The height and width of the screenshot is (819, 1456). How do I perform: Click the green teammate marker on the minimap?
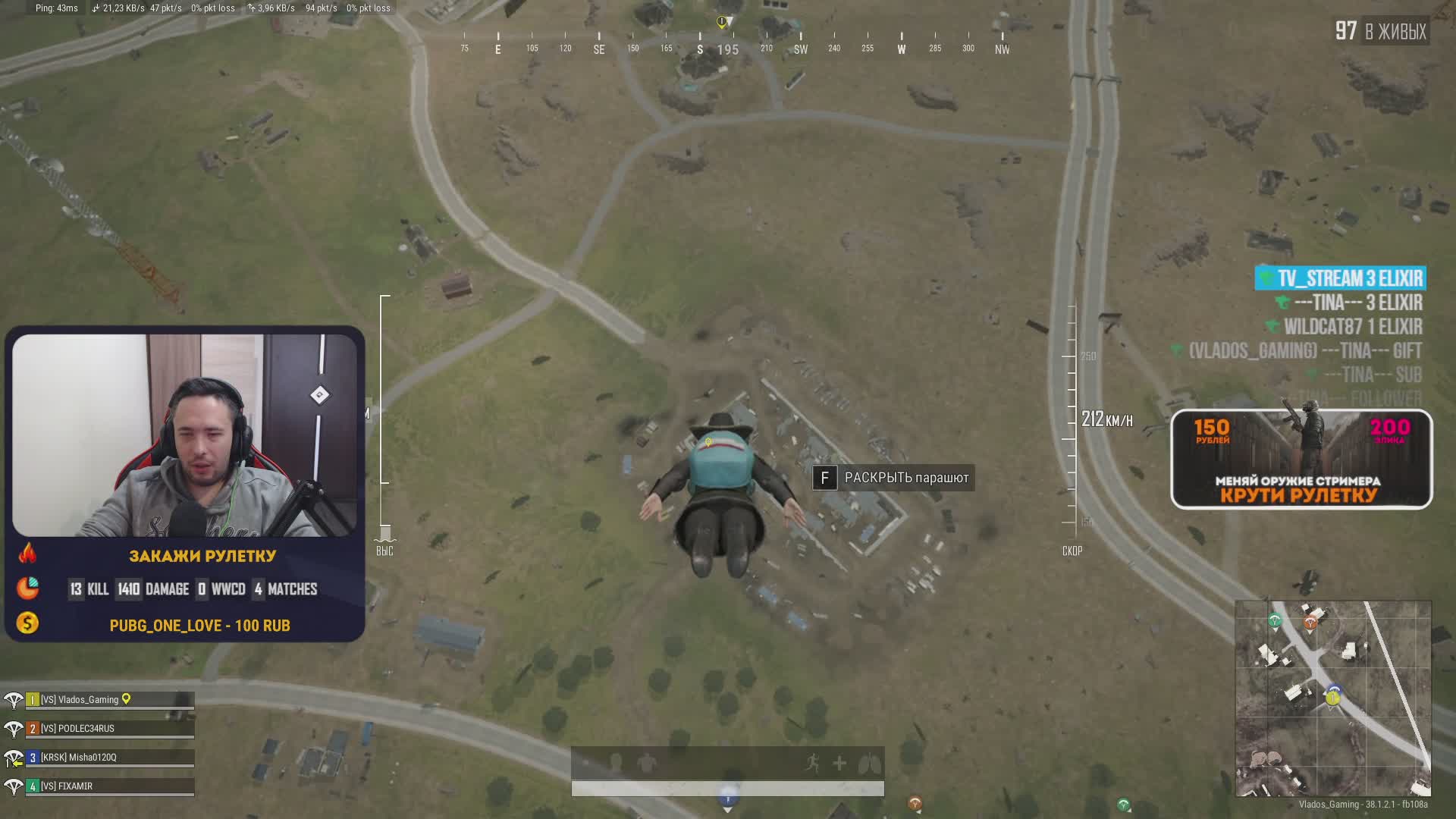point(1275,621)
